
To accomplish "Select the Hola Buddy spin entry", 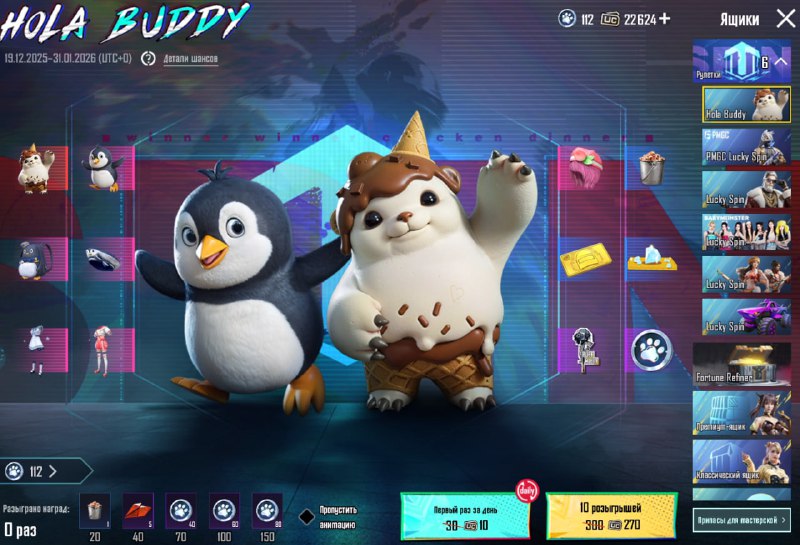I will click(x=741, y=104).
